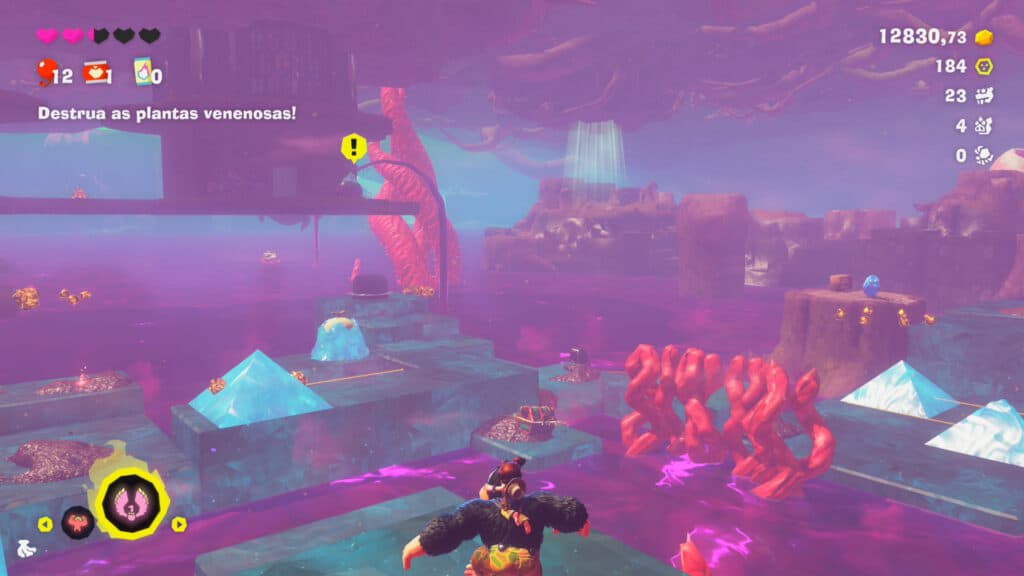
Task: Click the left arrow of the transformation selector
Action: (44, 523)
